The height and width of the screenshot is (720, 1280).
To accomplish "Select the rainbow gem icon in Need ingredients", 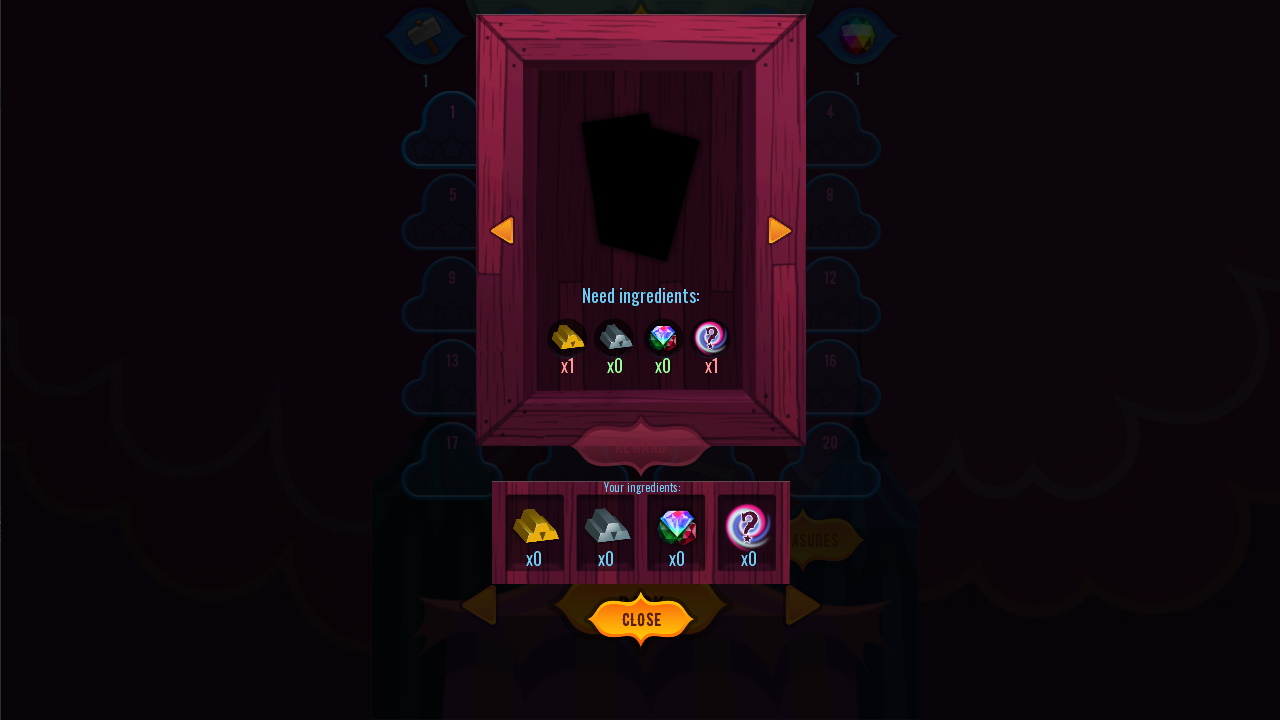I will [662, 338].
